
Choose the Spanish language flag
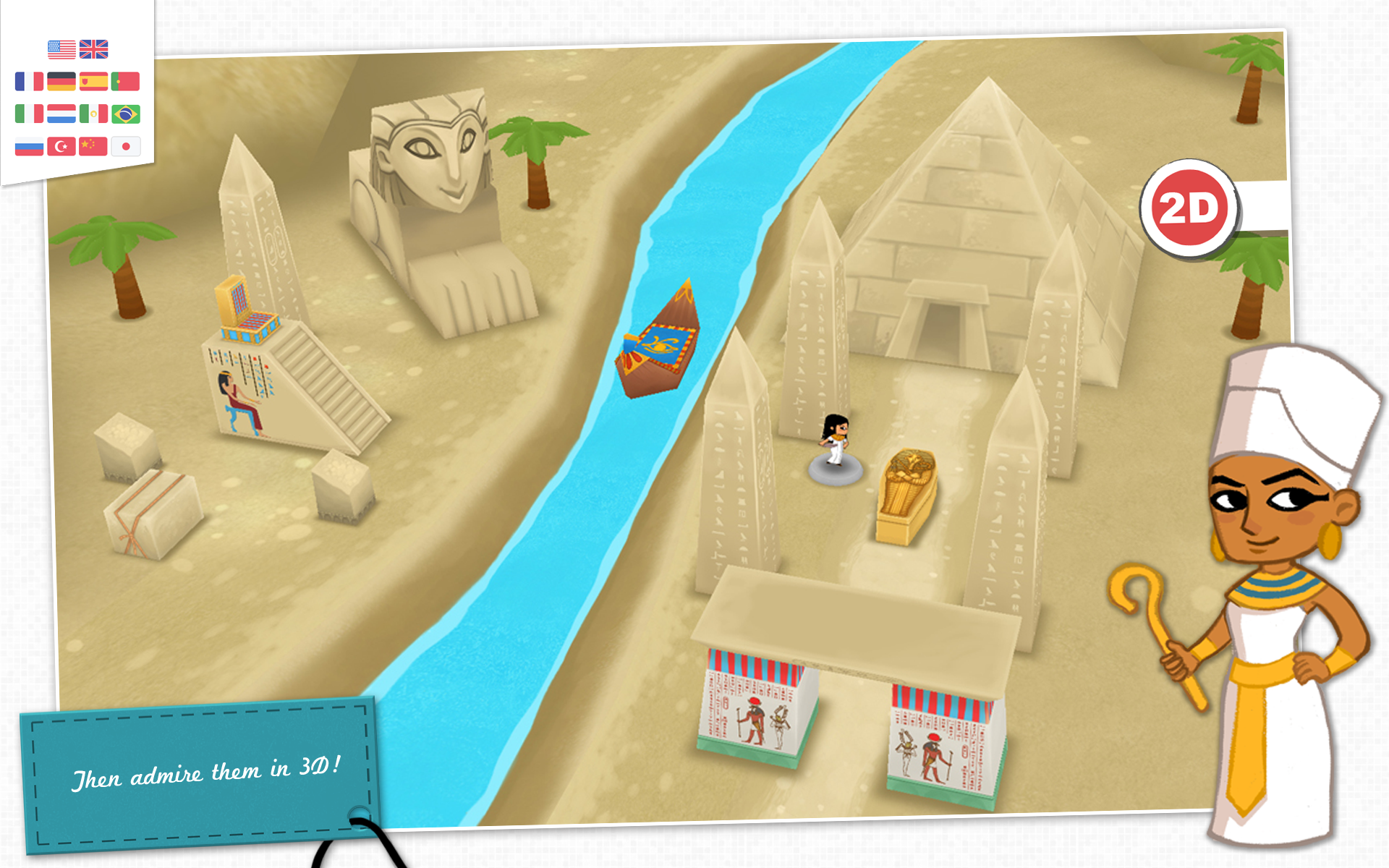(94, 81)
